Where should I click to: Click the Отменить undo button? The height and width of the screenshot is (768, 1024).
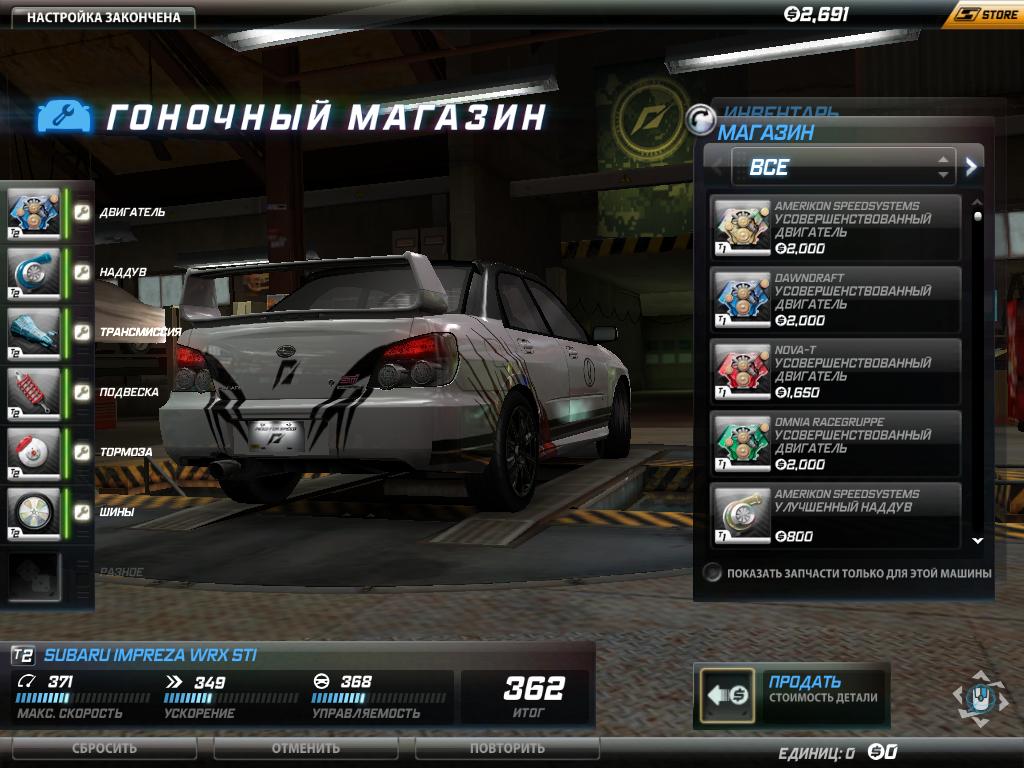306,748
